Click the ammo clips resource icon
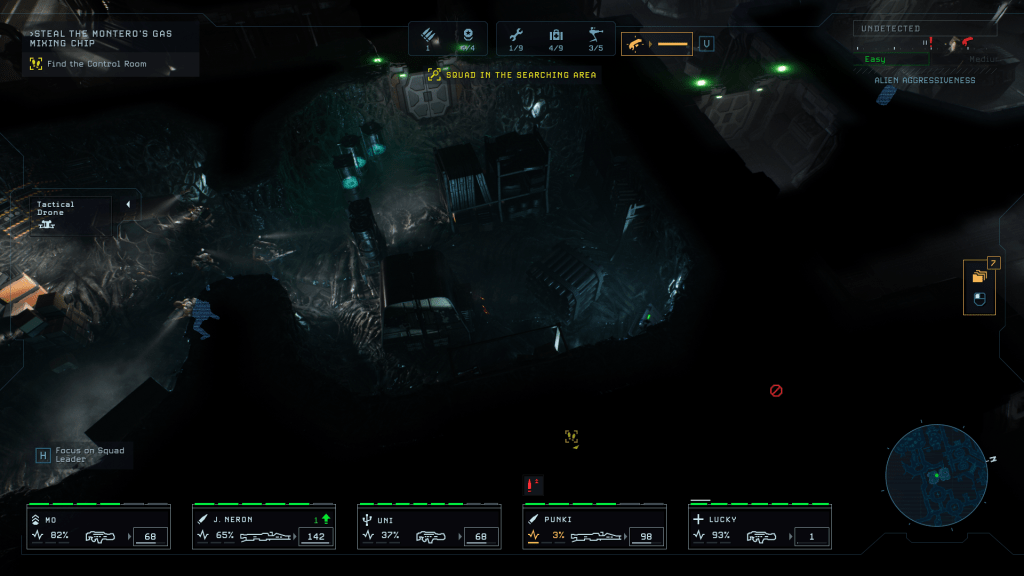Screen dimensions: 1024x576 tap(428, 36)
